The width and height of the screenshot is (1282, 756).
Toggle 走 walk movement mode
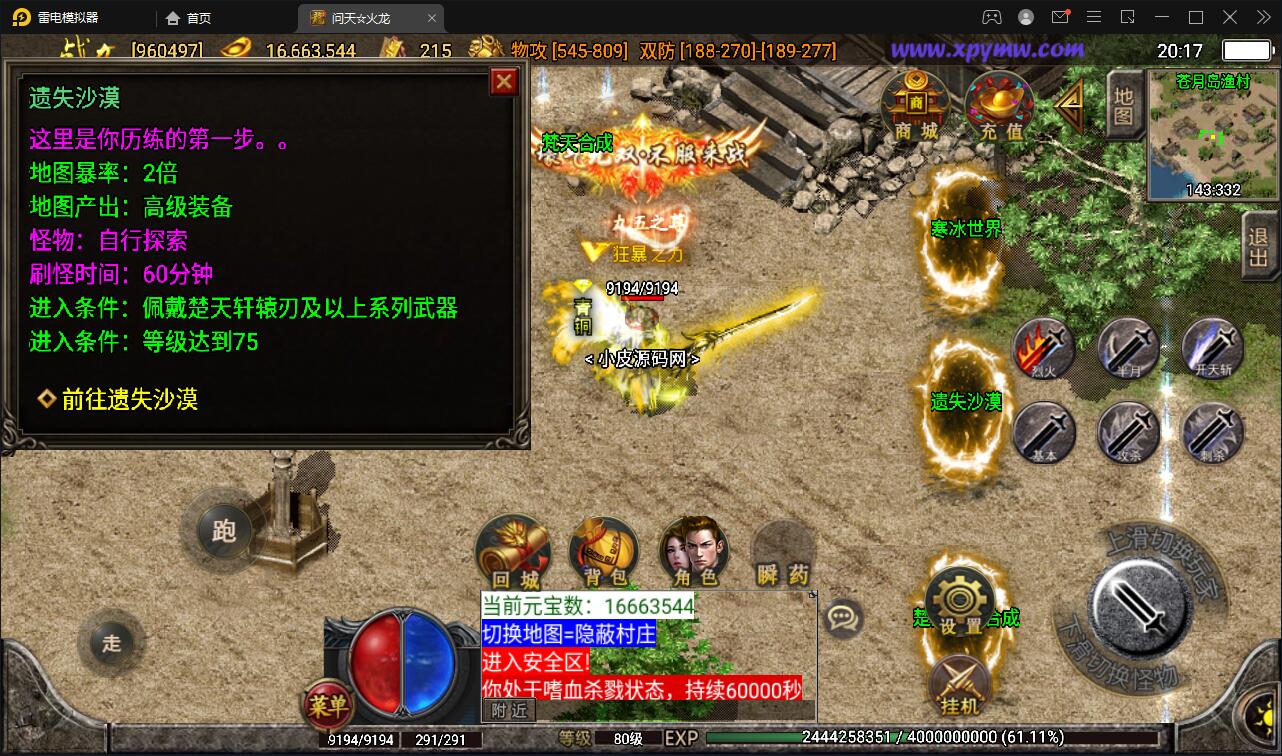(111, 643)
